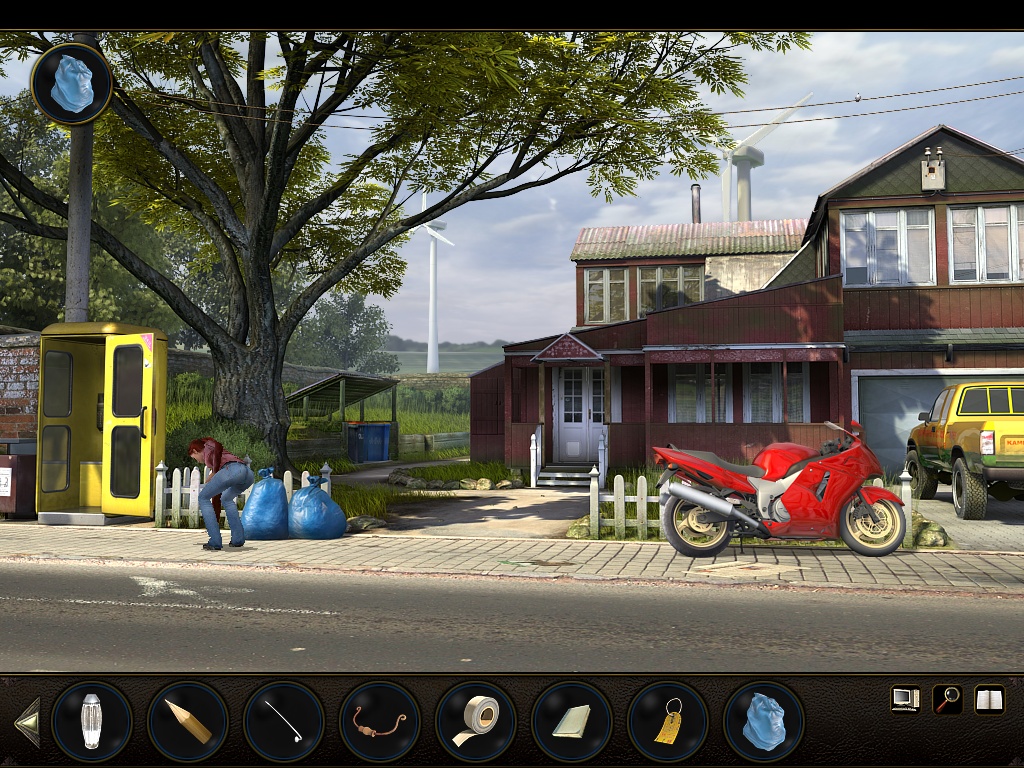
Task: Select the blue plastic bag in inventory bar
Action: (764, 721)
